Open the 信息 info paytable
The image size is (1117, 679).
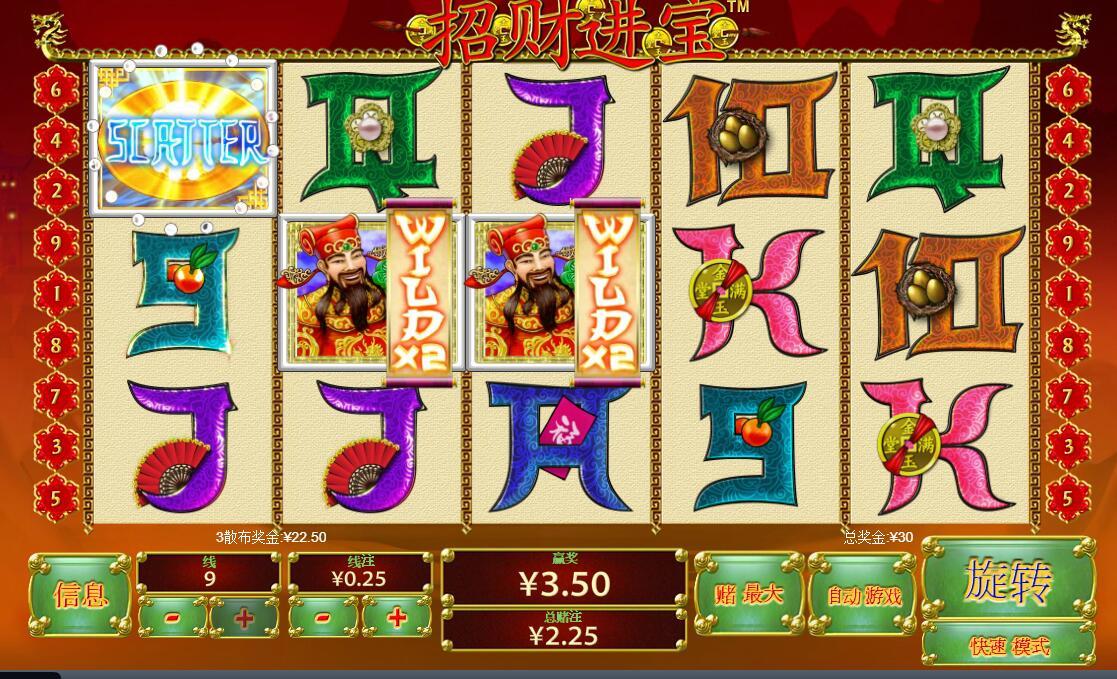[x=80, y=596]
